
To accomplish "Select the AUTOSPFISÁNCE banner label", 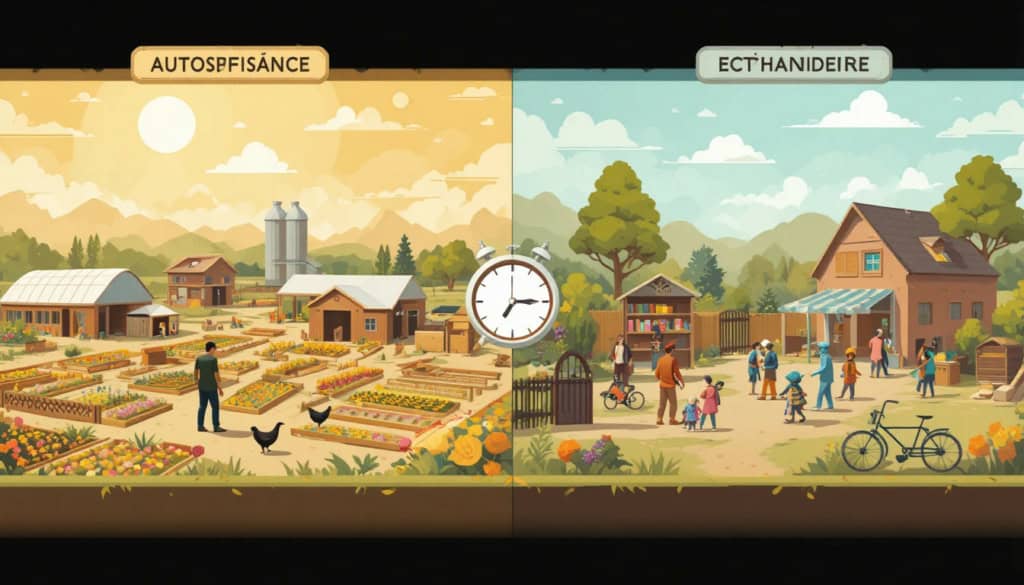I will click(x=229, y=65).
